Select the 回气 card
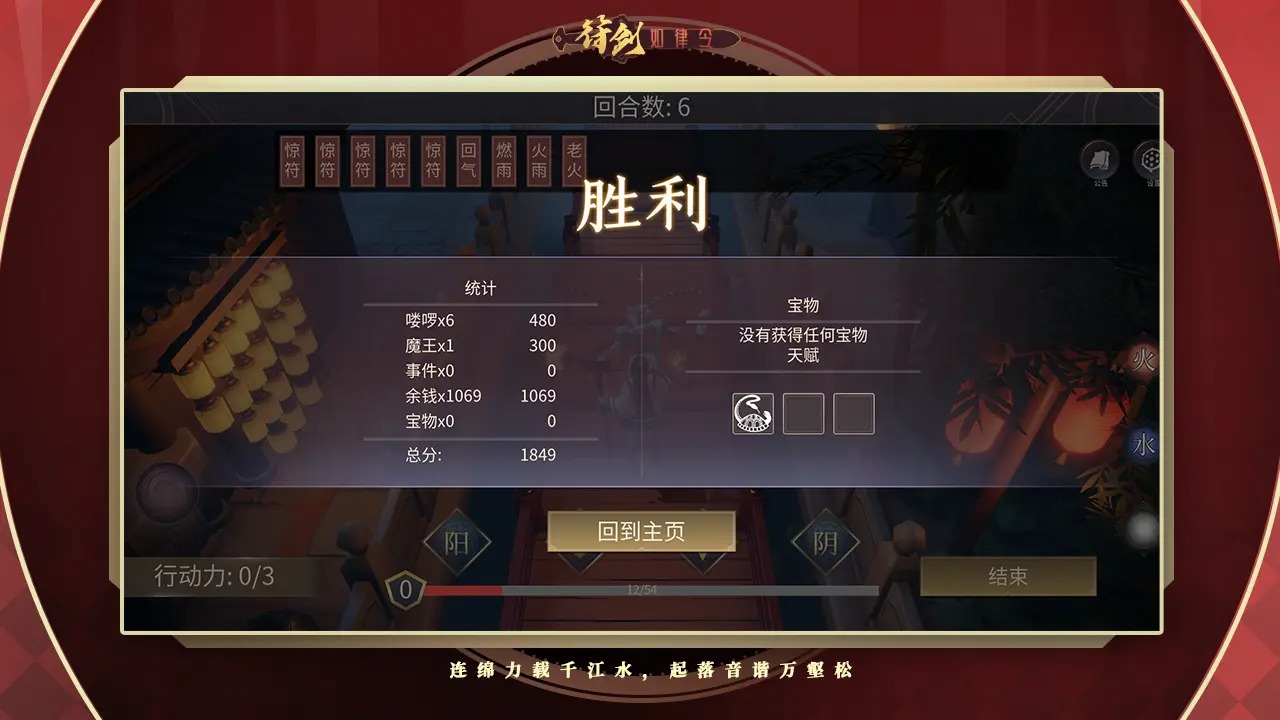1280x720 pixels. point(466,161)
